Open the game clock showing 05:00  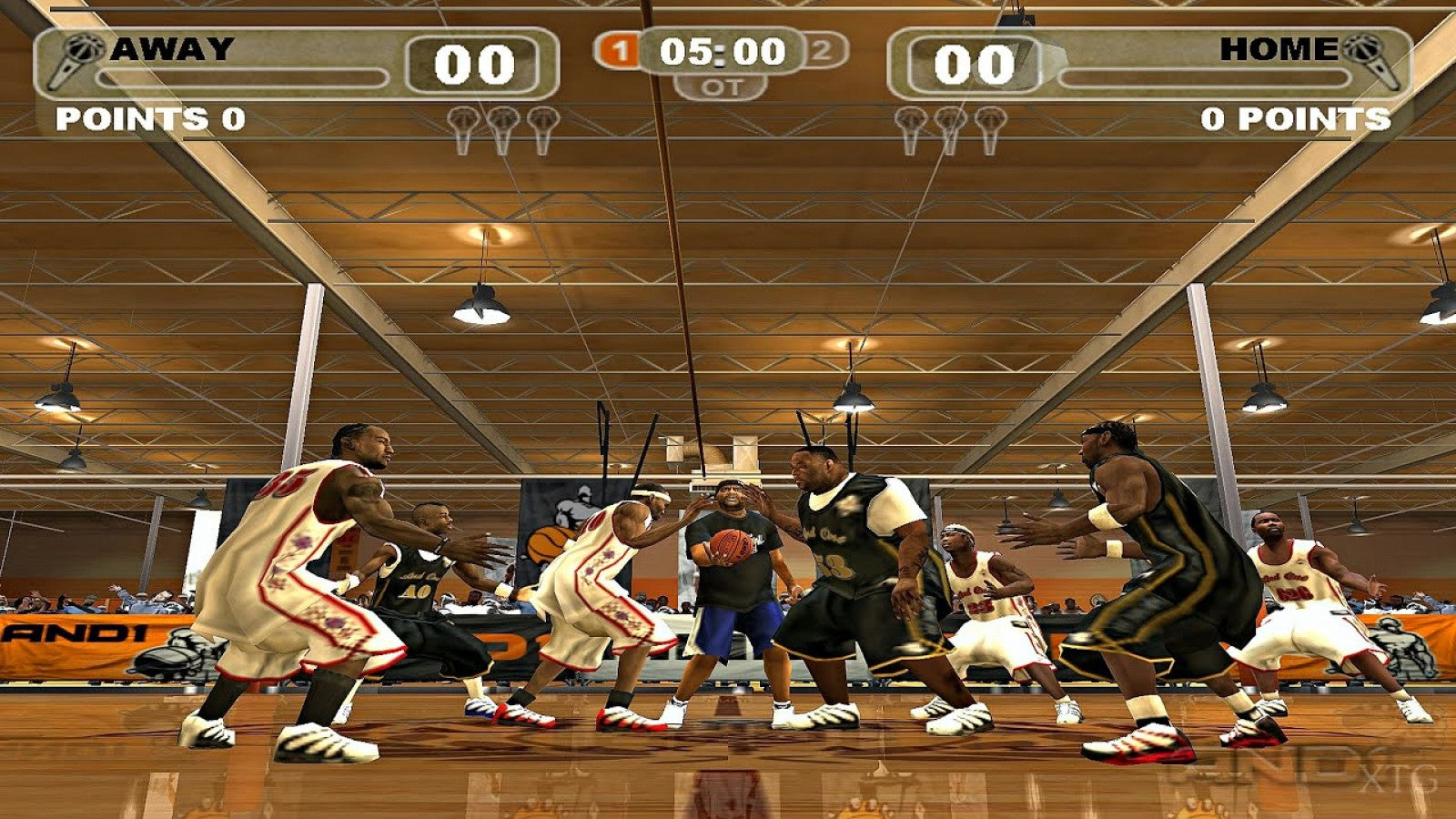[x=722, y=53]
